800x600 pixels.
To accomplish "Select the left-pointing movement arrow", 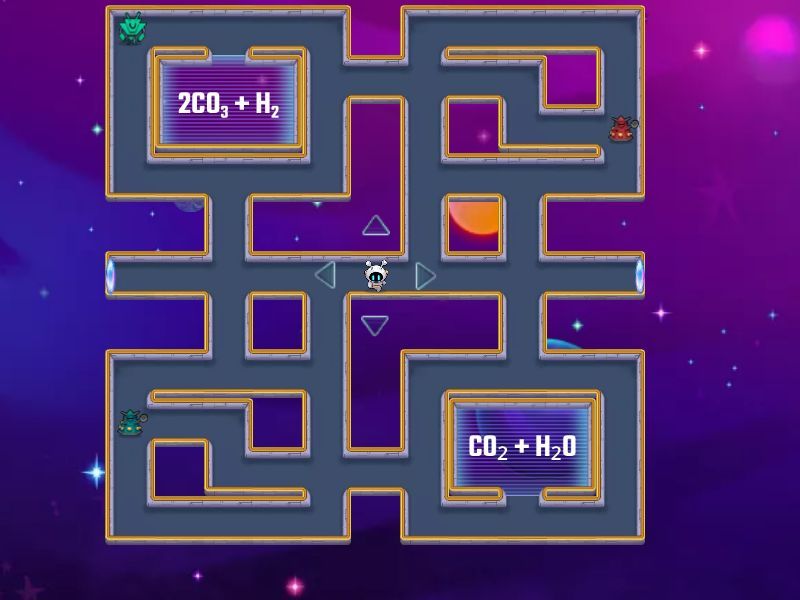I will coord(325,274).
